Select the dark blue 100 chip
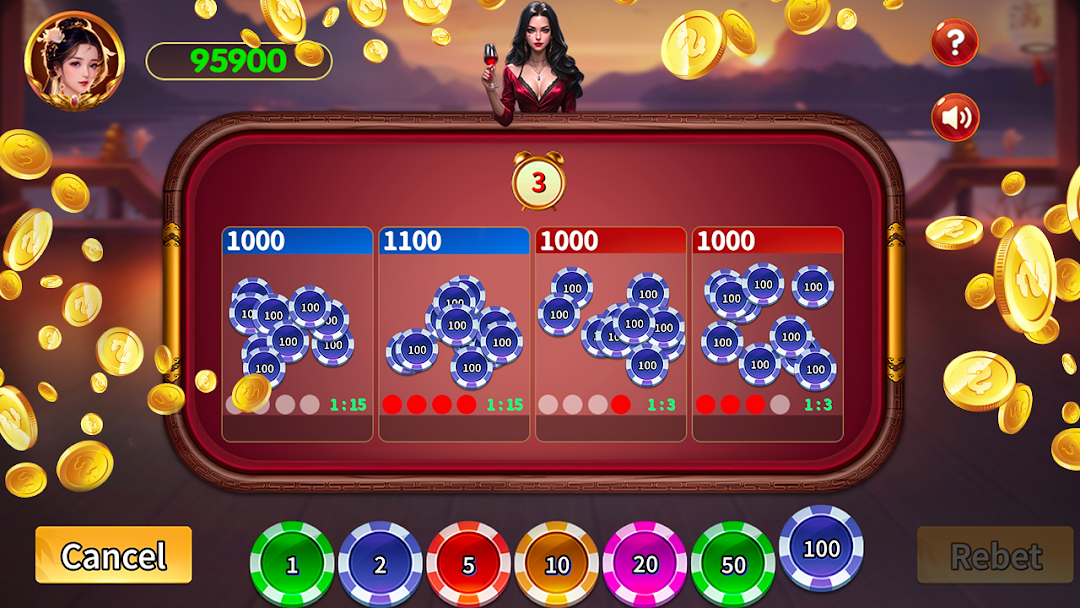The image size is (1080, 608). 821,548
